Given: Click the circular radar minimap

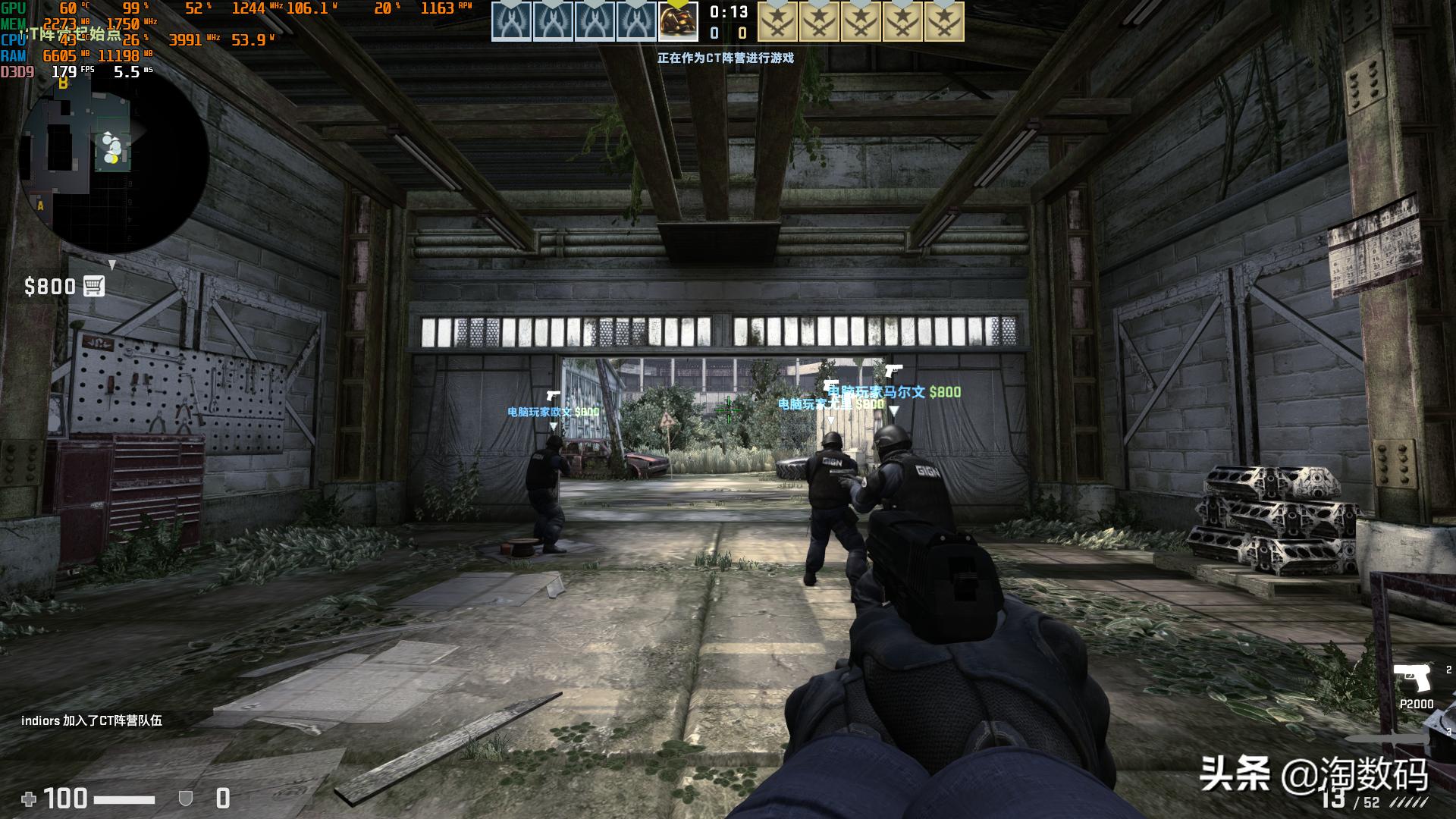Looking at the screenshot, I should [x=114, y=161].
